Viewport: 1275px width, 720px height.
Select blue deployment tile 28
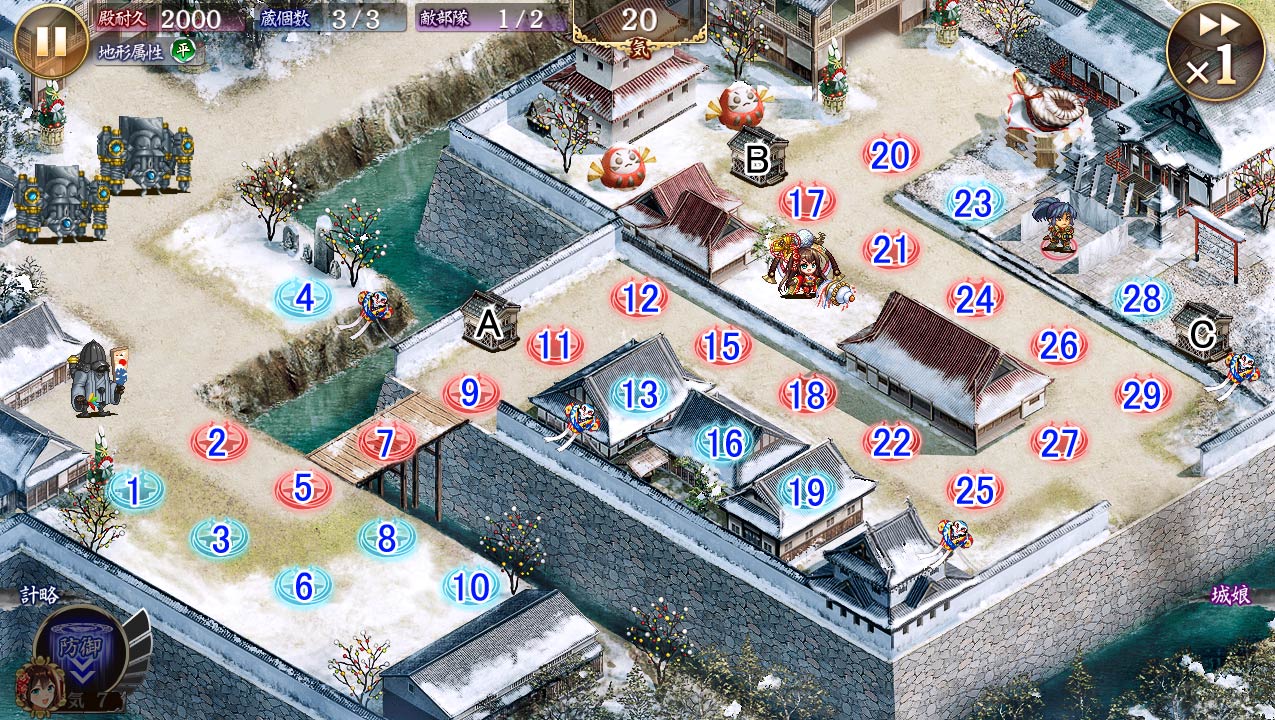coord(1142,298)
